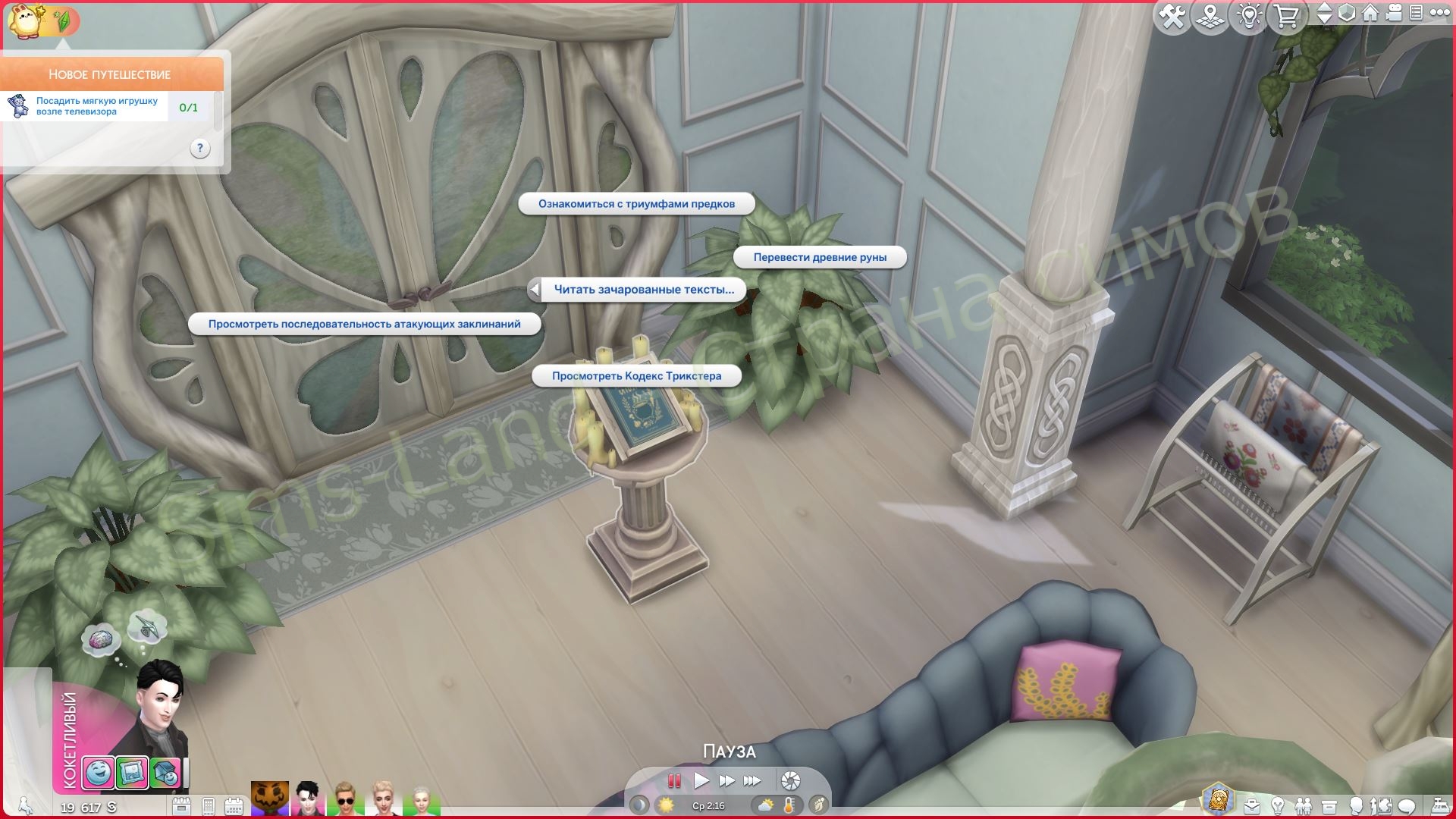Open the relationships panel with two figures
Image resolution: width=1456 pixels, height=819 pixels.
tap(1304, 806)
